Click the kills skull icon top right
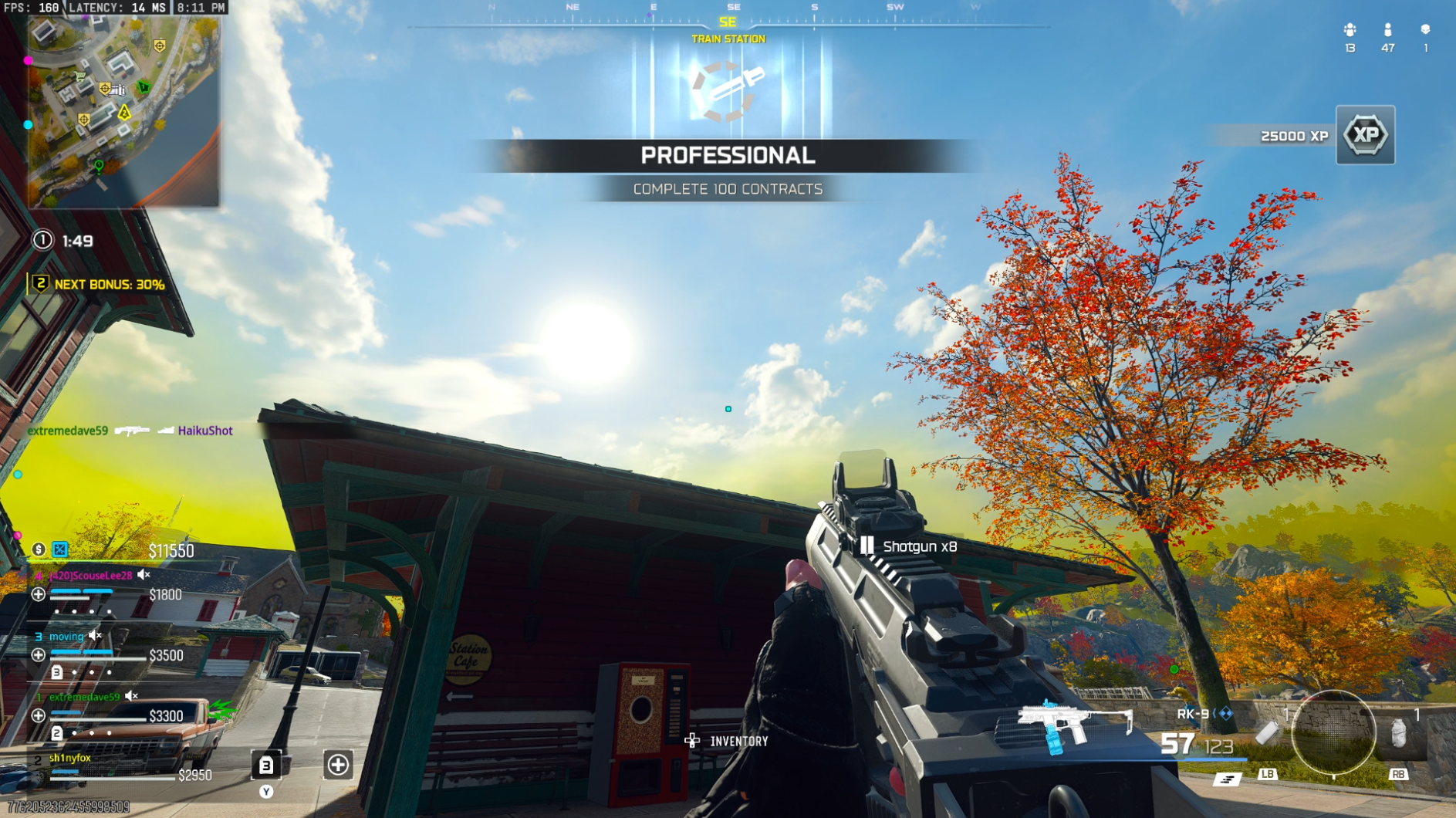This screenshot has width=1456, height=818. pyautogui.click(x=1426, y=31)
